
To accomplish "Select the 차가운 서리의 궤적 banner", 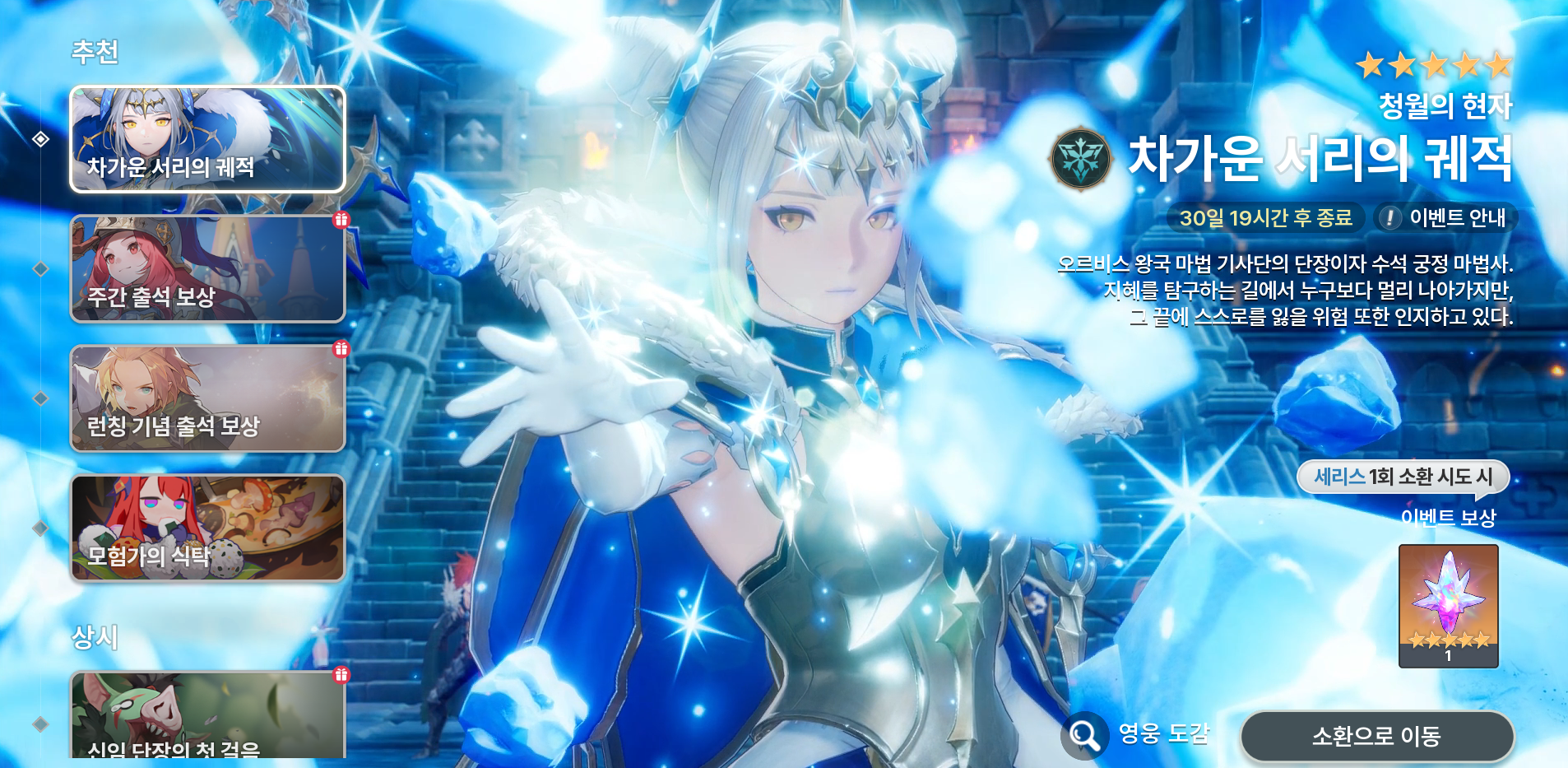I will click(x=207, y=139).
